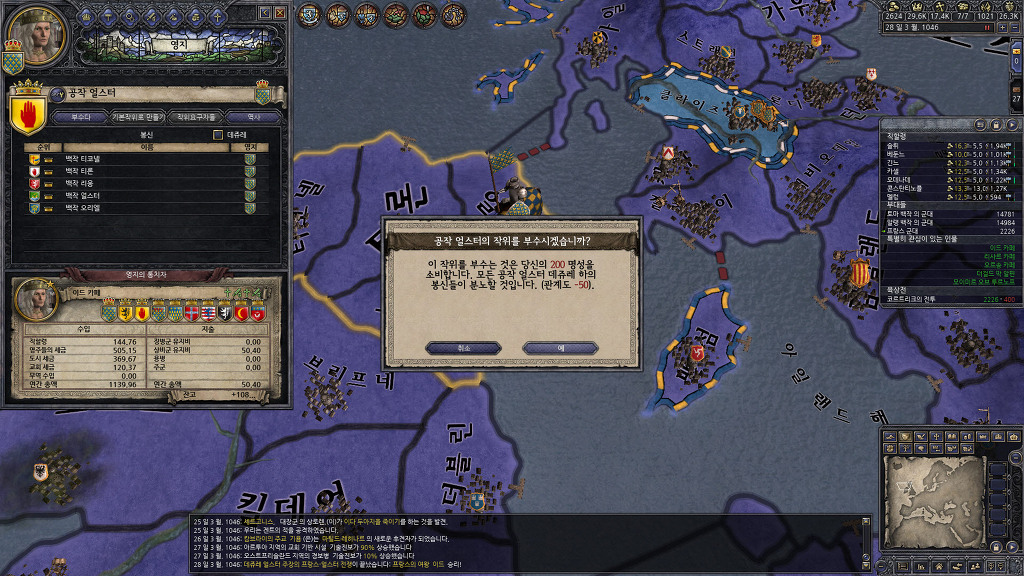
Task: Toggle the 데쥬레 de jure checkbox
Action: click(218, 134)
